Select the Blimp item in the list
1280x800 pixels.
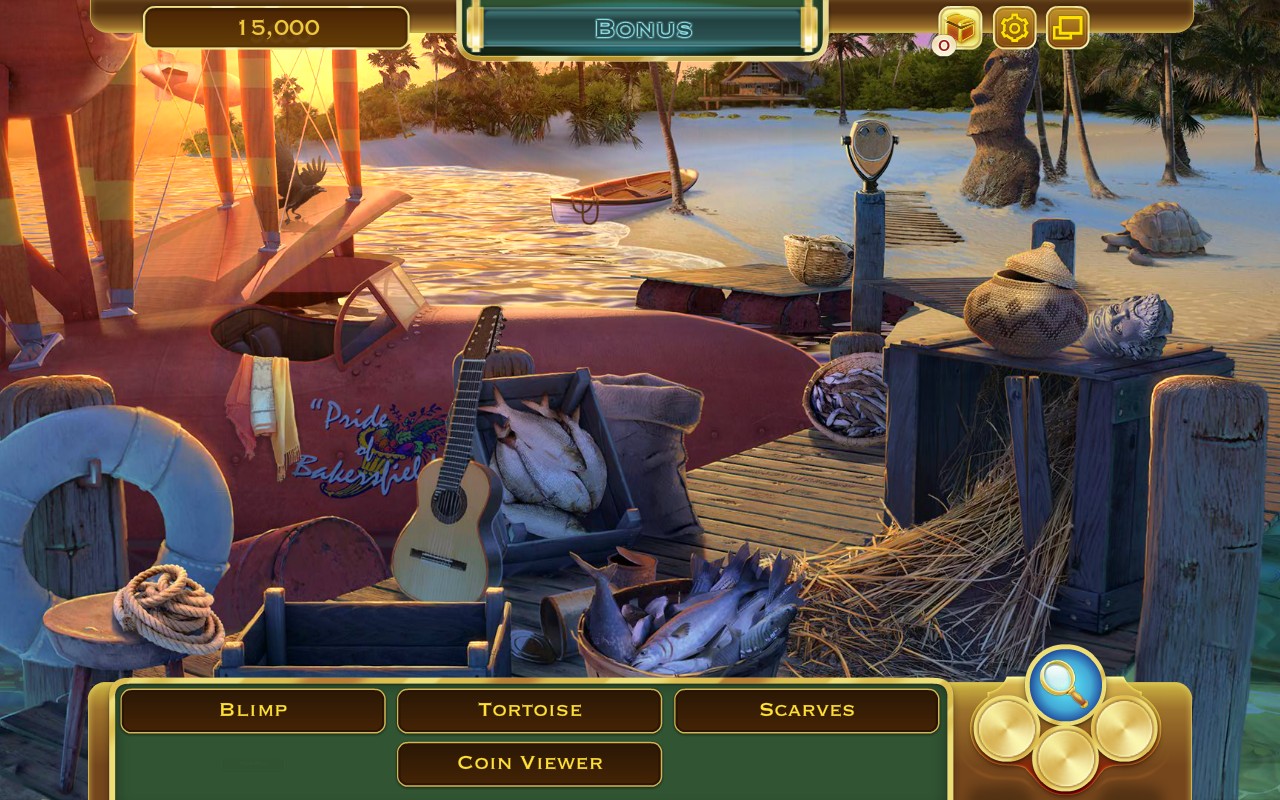[253, 710]
